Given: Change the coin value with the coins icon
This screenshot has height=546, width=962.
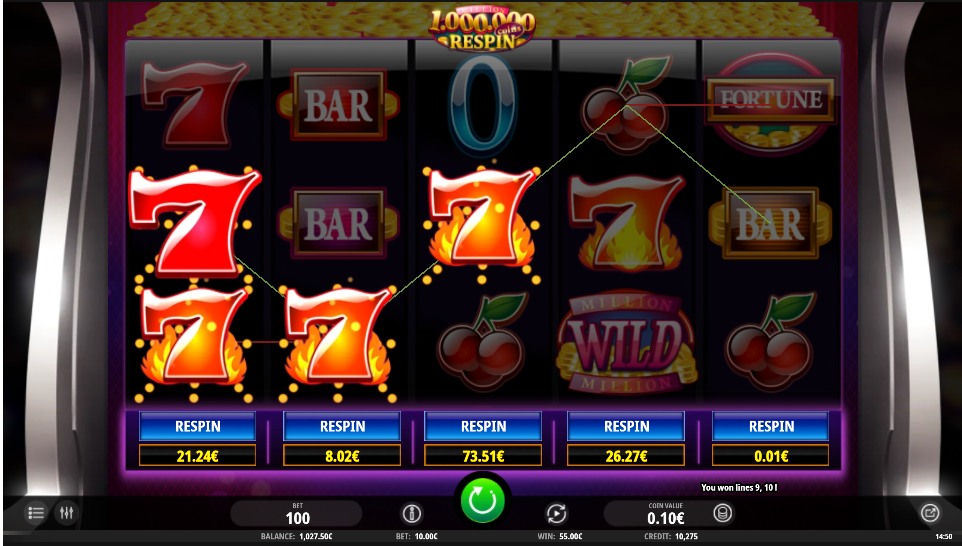Looking at the screenshot, I should pyautogui.click(x=722, y=514).
